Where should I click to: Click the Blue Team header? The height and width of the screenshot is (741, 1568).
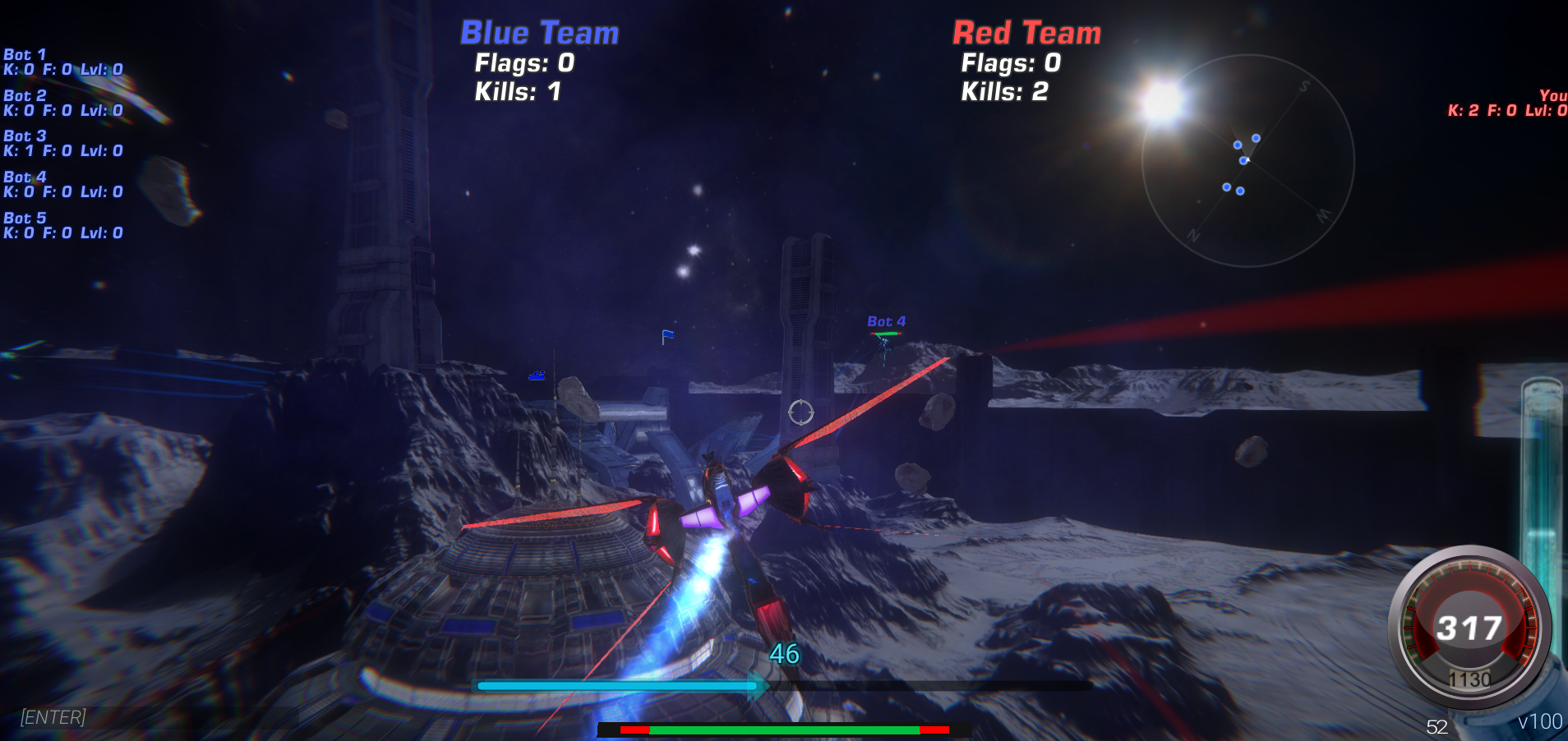tap(538, 33)
